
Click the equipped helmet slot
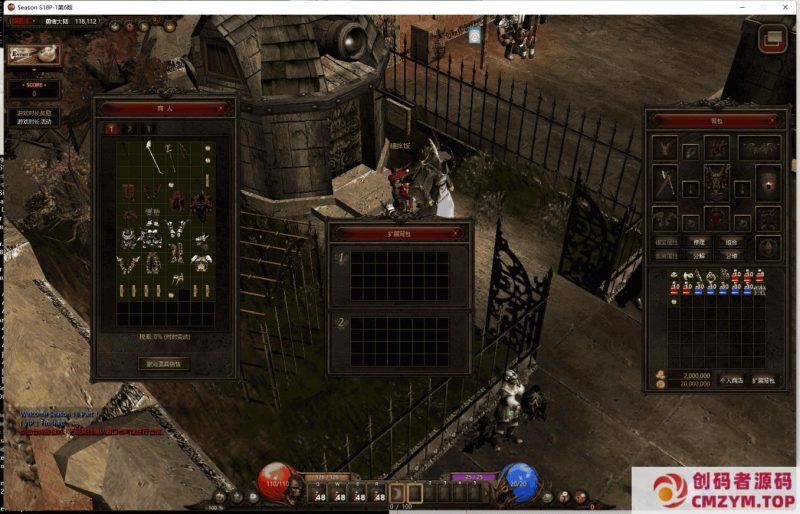click(716, 147)
